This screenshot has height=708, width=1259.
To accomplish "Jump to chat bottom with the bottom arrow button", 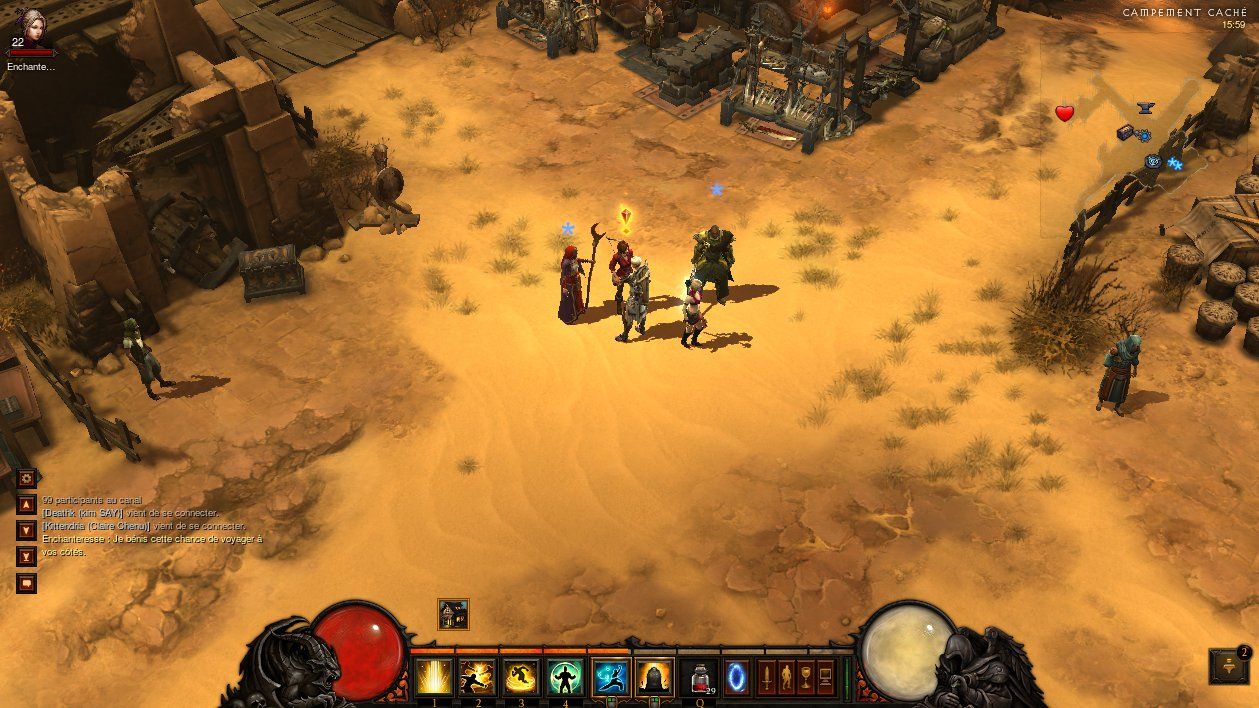I will tap(27, 556).
